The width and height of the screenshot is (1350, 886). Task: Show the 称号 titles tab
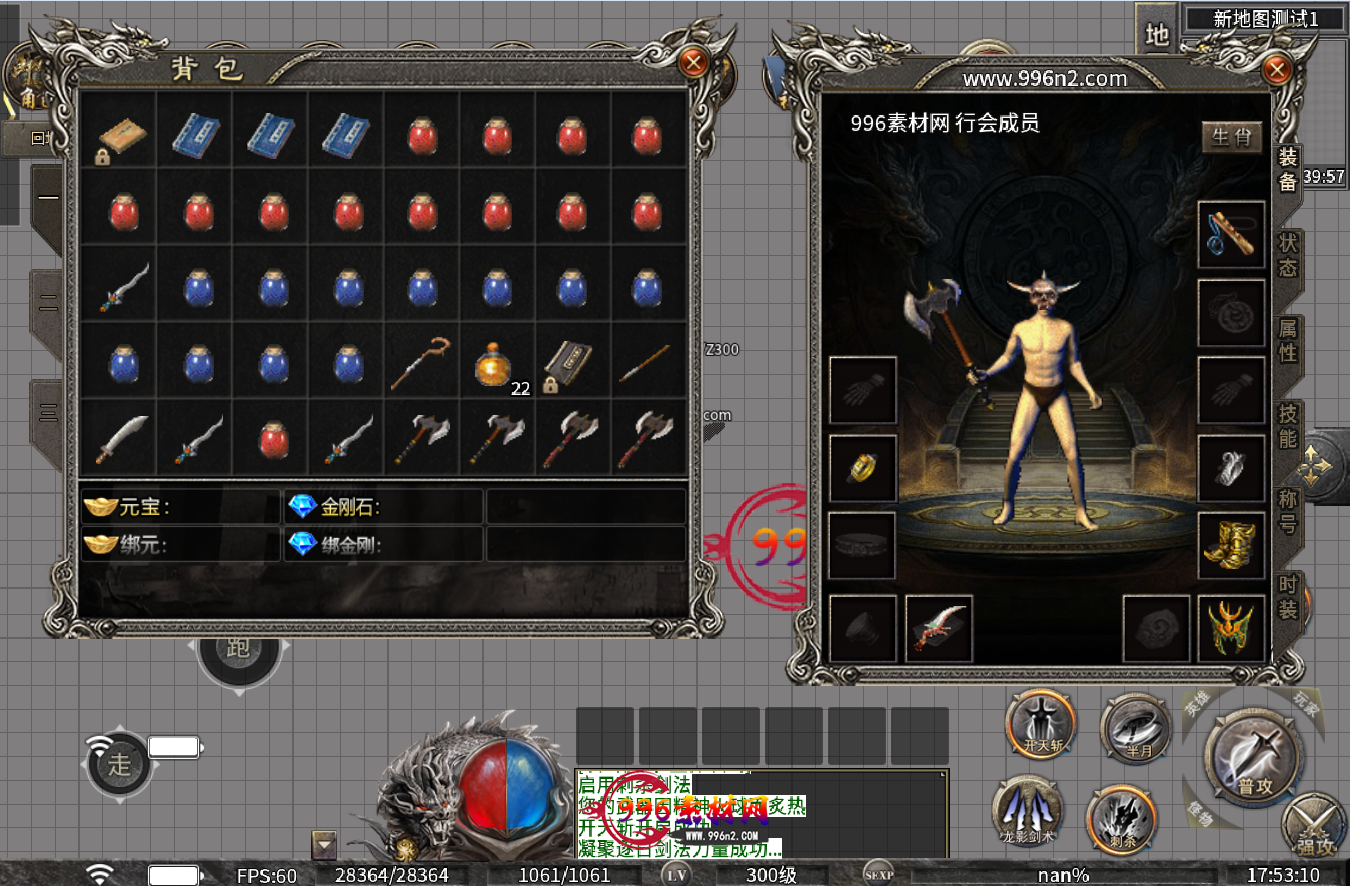point(1288,510)
